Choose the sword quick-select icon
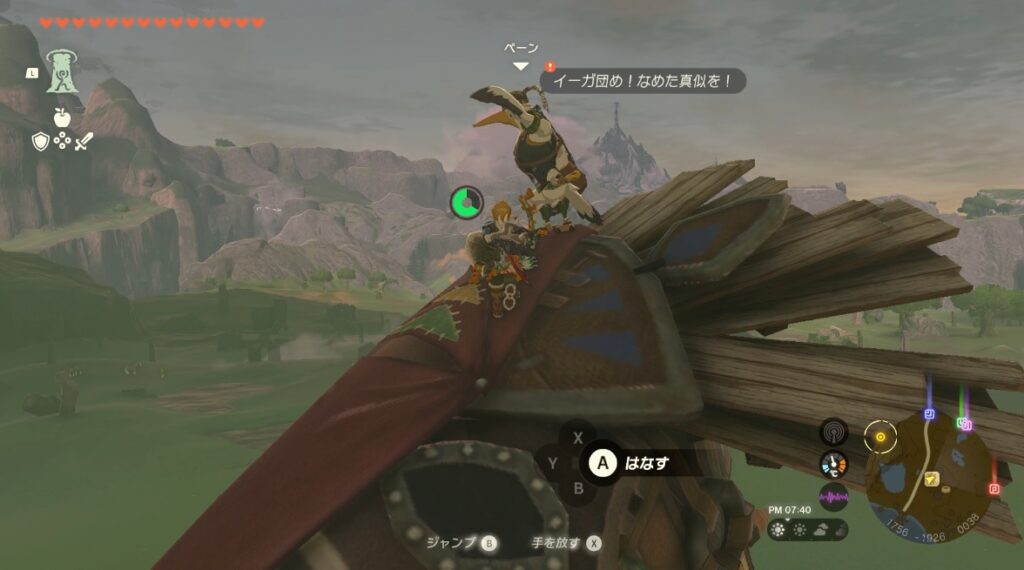This screenshot has height=570, width=1024. coord(83,142)
